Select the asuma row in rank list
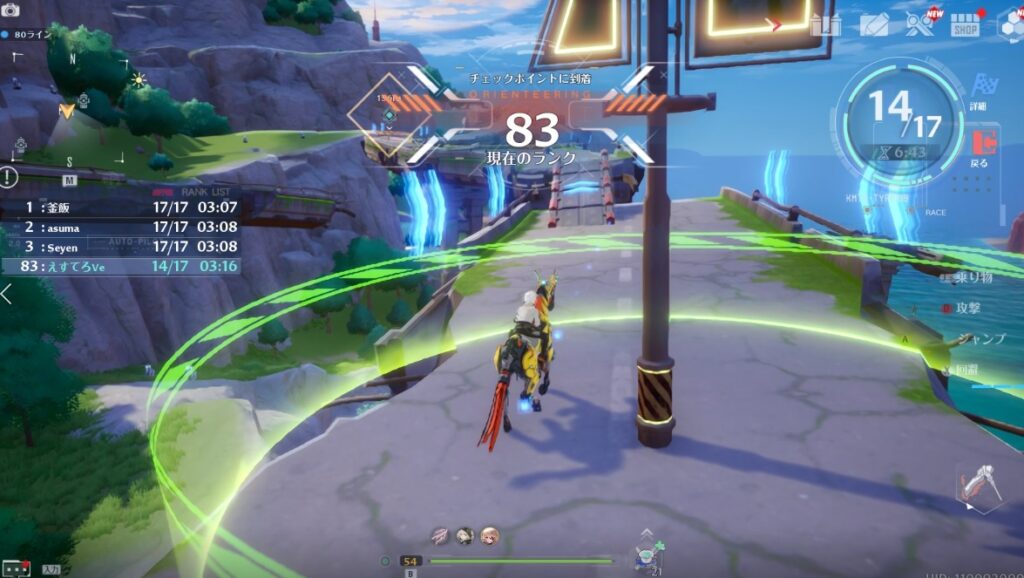The image size is (1024, 578). point(122,227)
